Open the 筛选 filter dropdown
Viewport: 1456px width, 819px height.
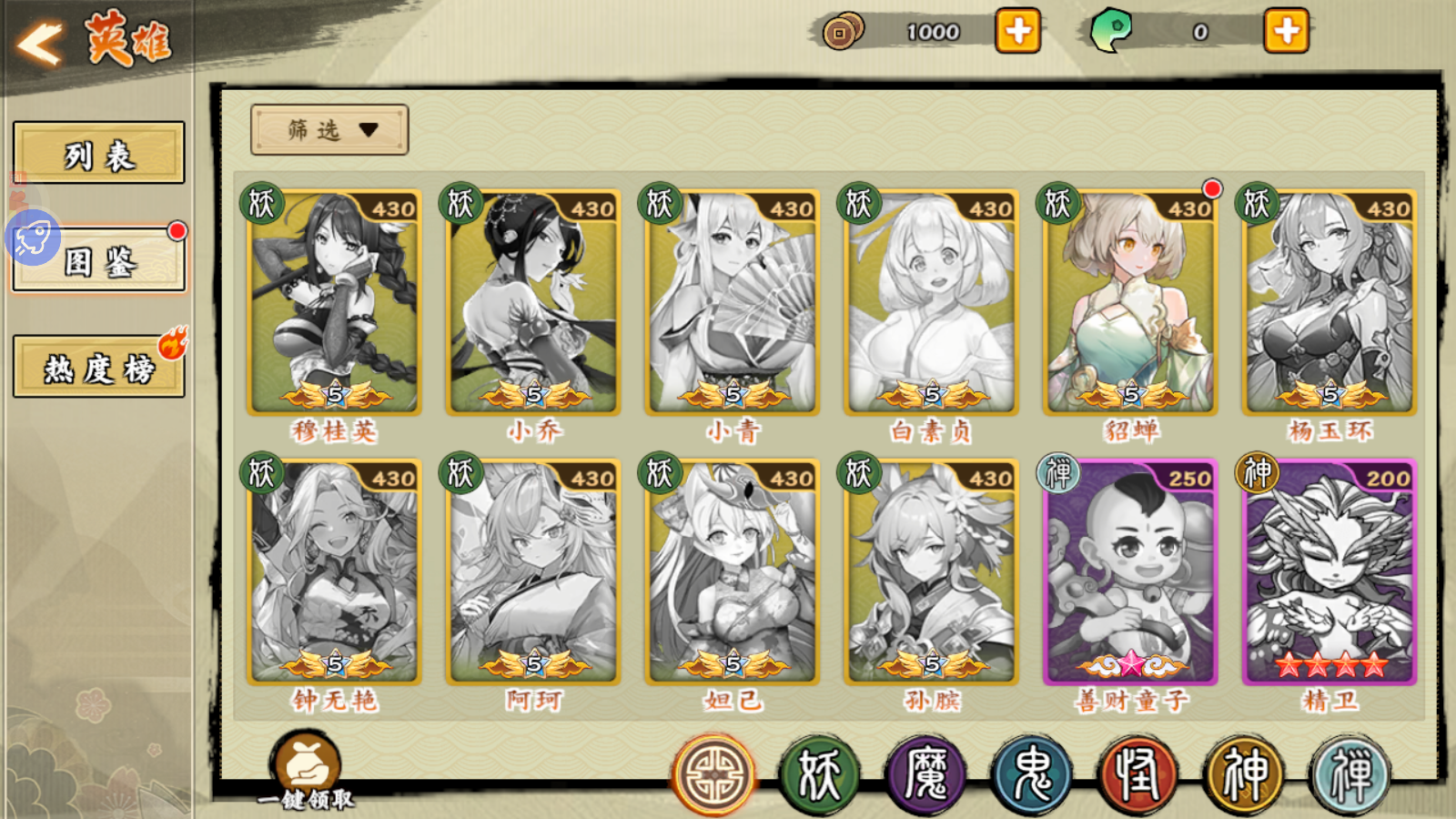[329, 130]
